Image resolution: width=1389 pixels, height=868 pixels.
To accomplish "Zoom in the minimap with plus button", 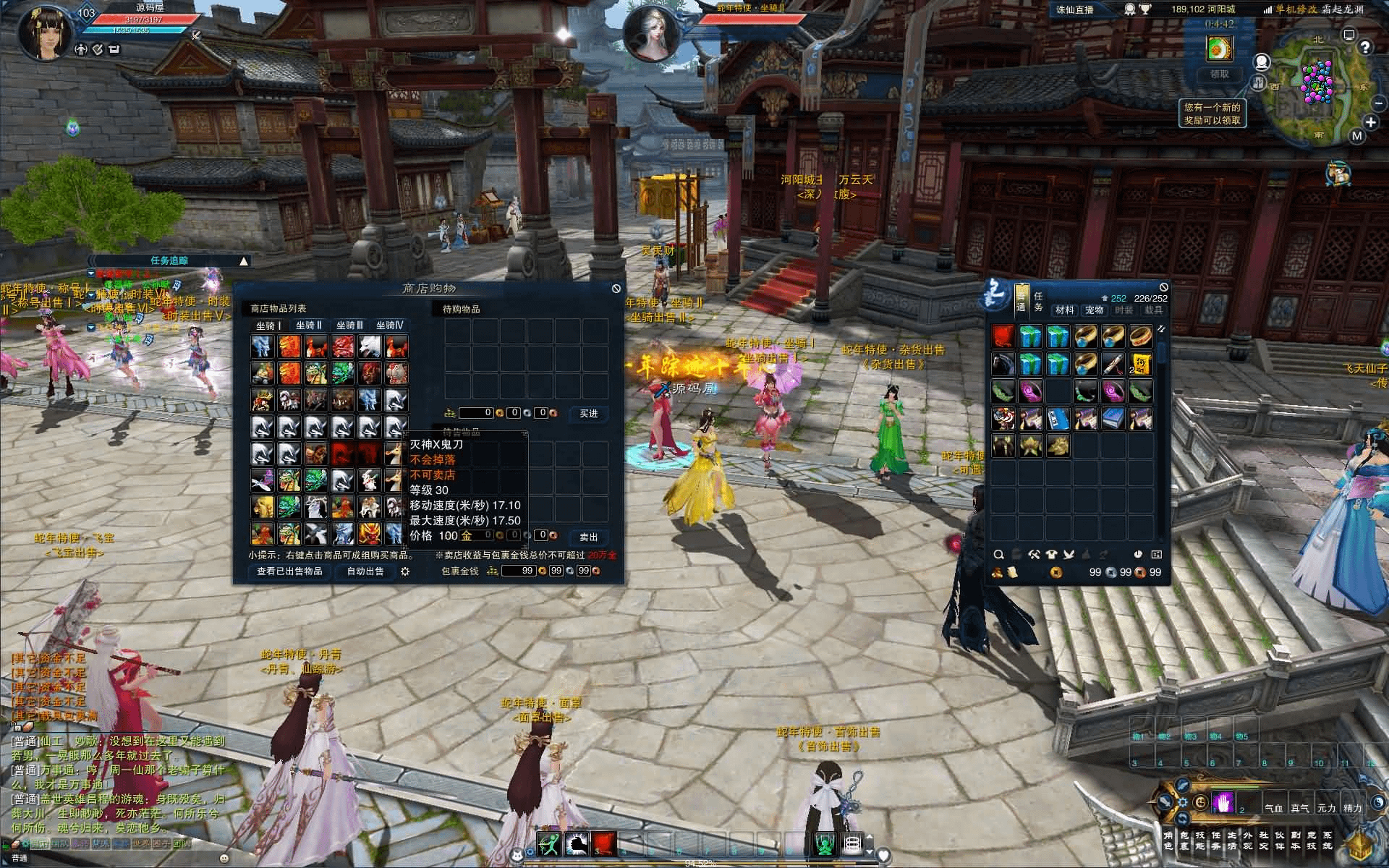I will click(x=1370, y=122).
